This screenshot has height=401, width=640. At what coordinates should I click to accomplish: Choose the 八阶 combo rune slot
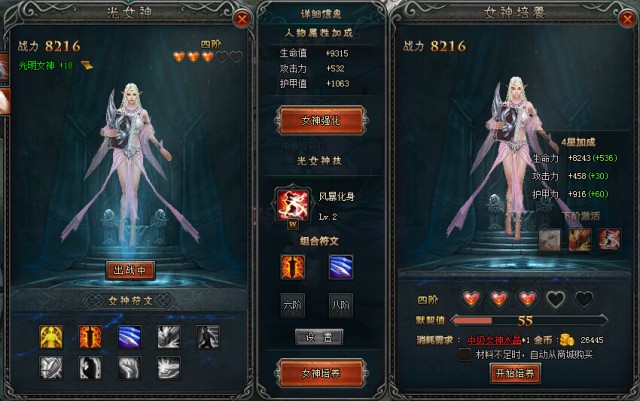click(340, 304)
